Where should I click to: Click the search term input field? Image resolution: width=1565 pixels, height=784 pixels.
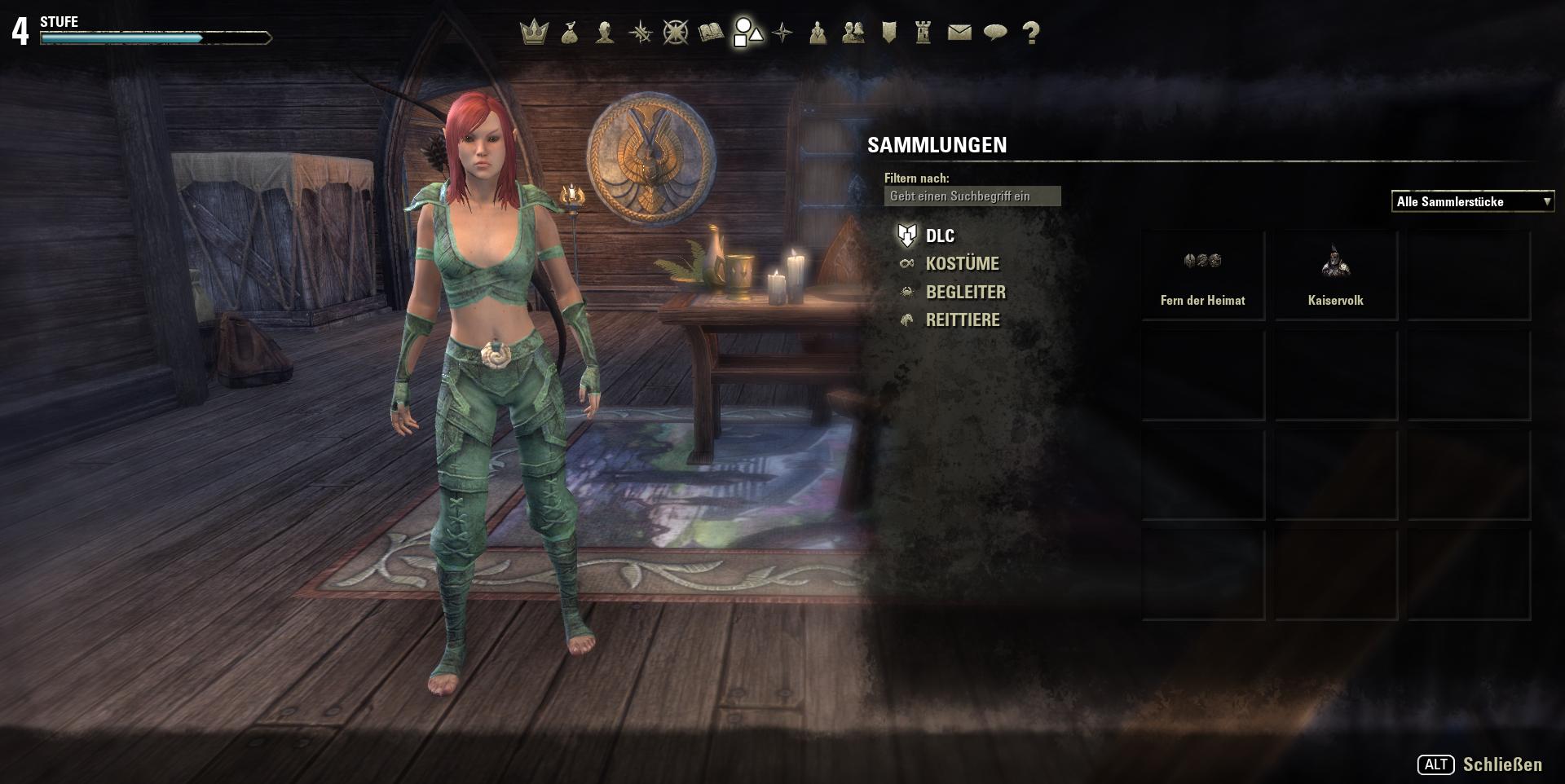coord(972,196)
